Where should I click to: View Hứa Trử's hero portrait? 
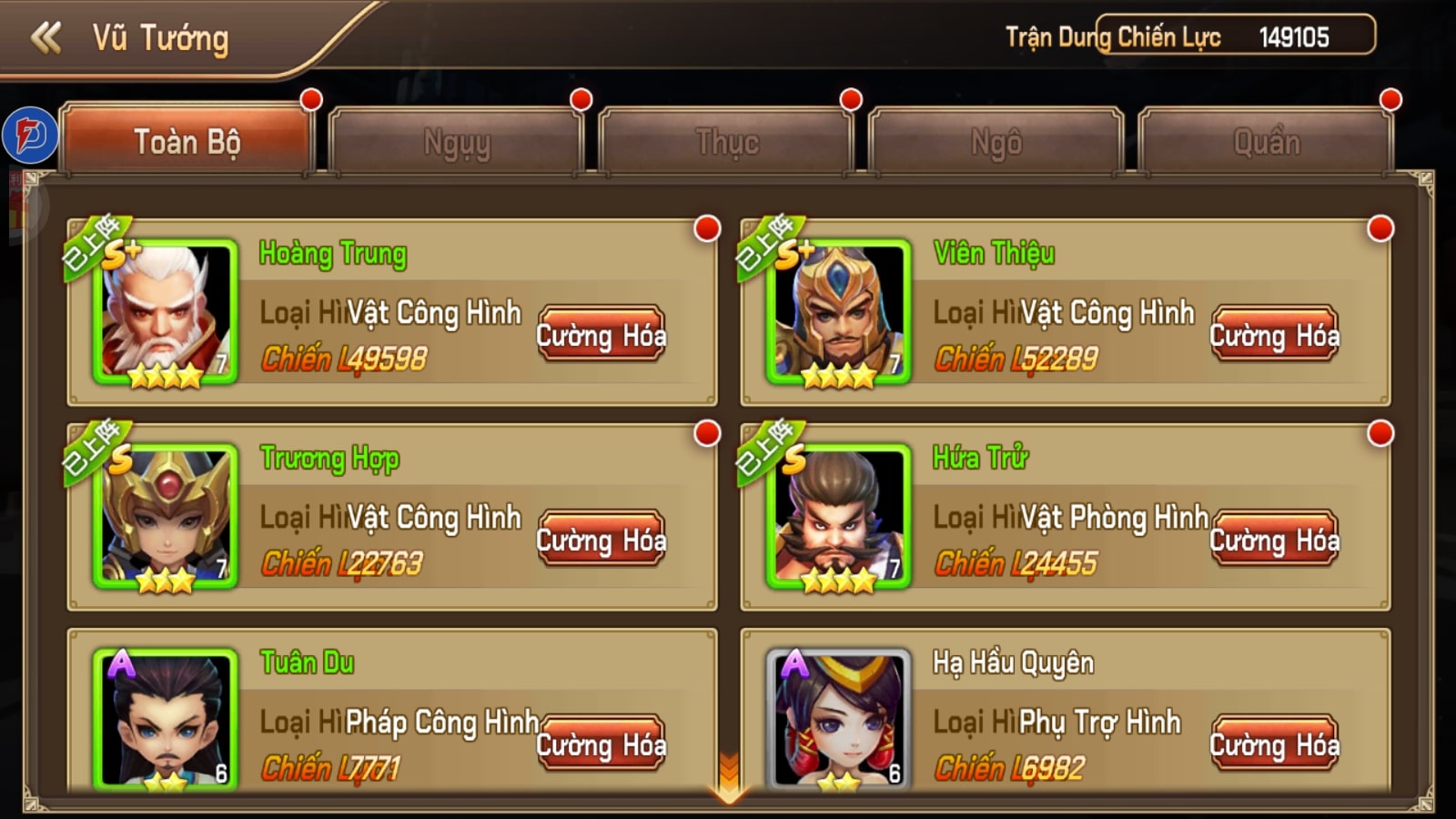pos(839,516)
